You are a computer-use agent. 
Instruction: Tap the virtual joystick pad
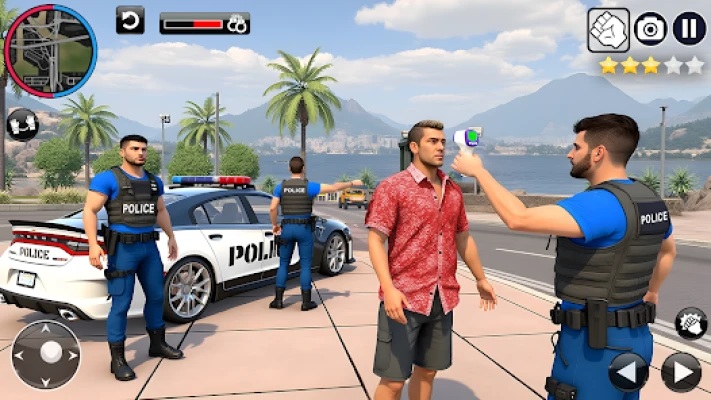(x=46, y=354)
